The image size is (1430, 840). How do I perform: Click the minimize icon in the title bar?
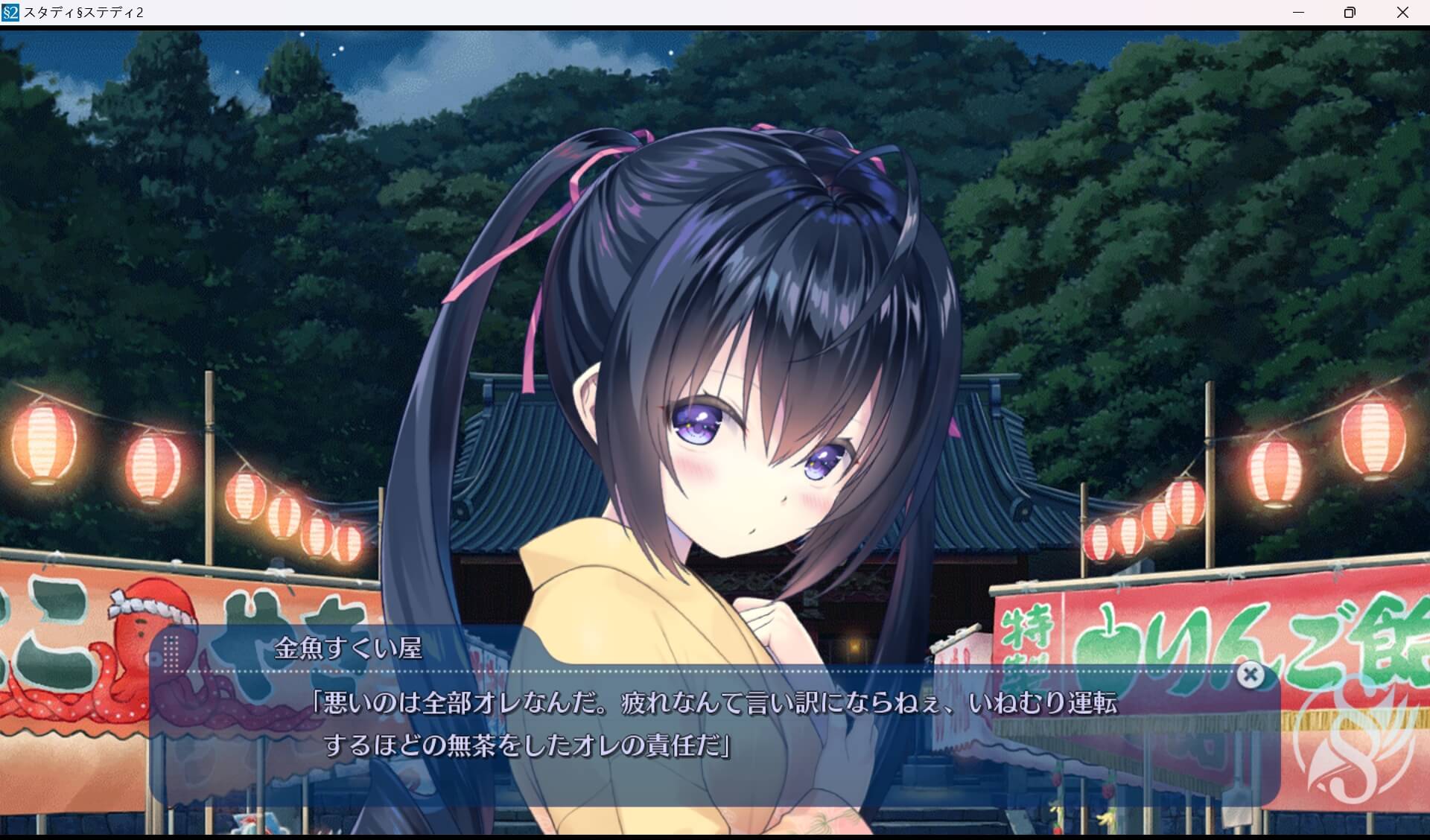click(x=1299, y=12)
